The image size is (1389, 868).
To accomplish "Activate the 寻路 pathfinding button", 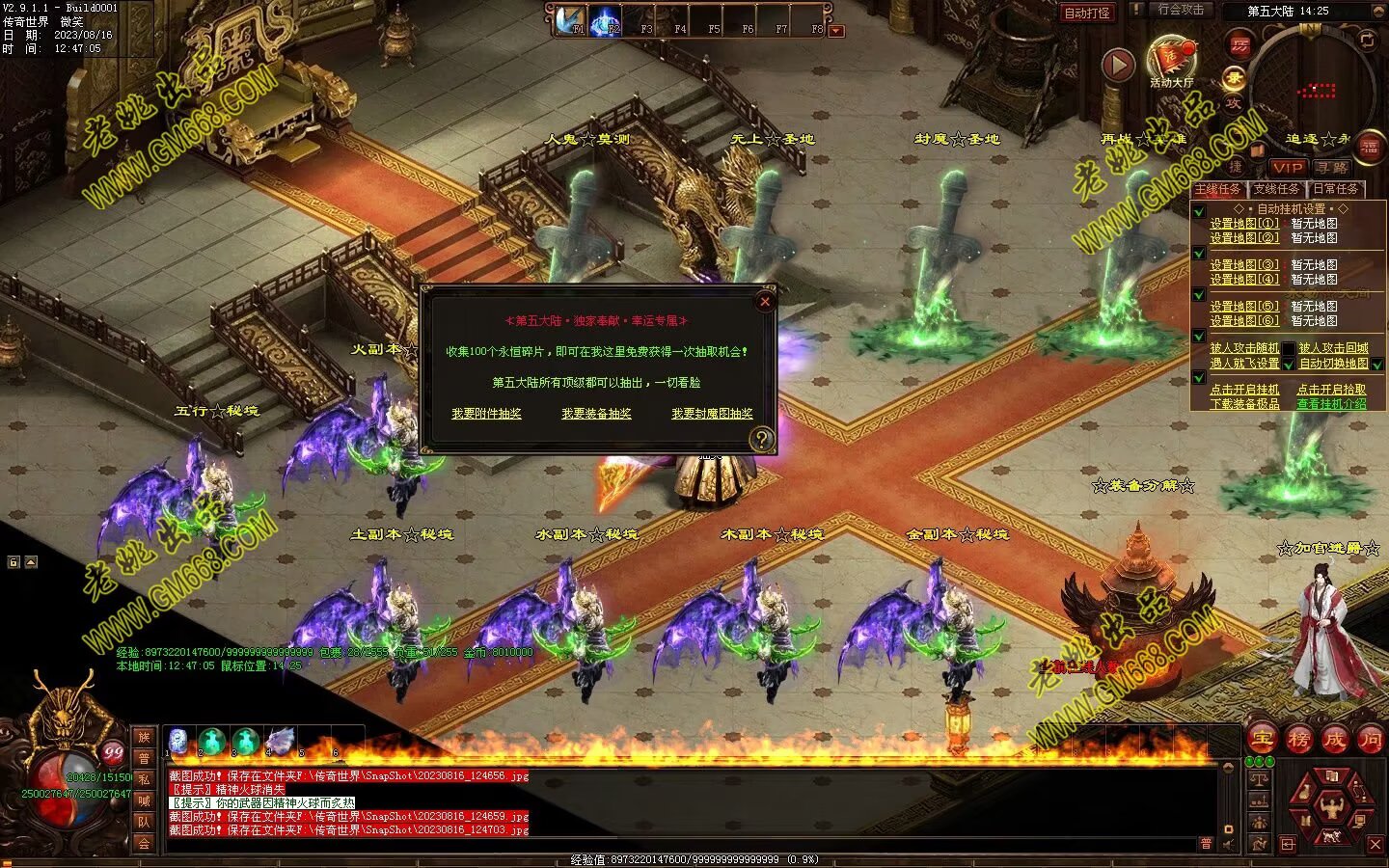I will click(1333, 167).
